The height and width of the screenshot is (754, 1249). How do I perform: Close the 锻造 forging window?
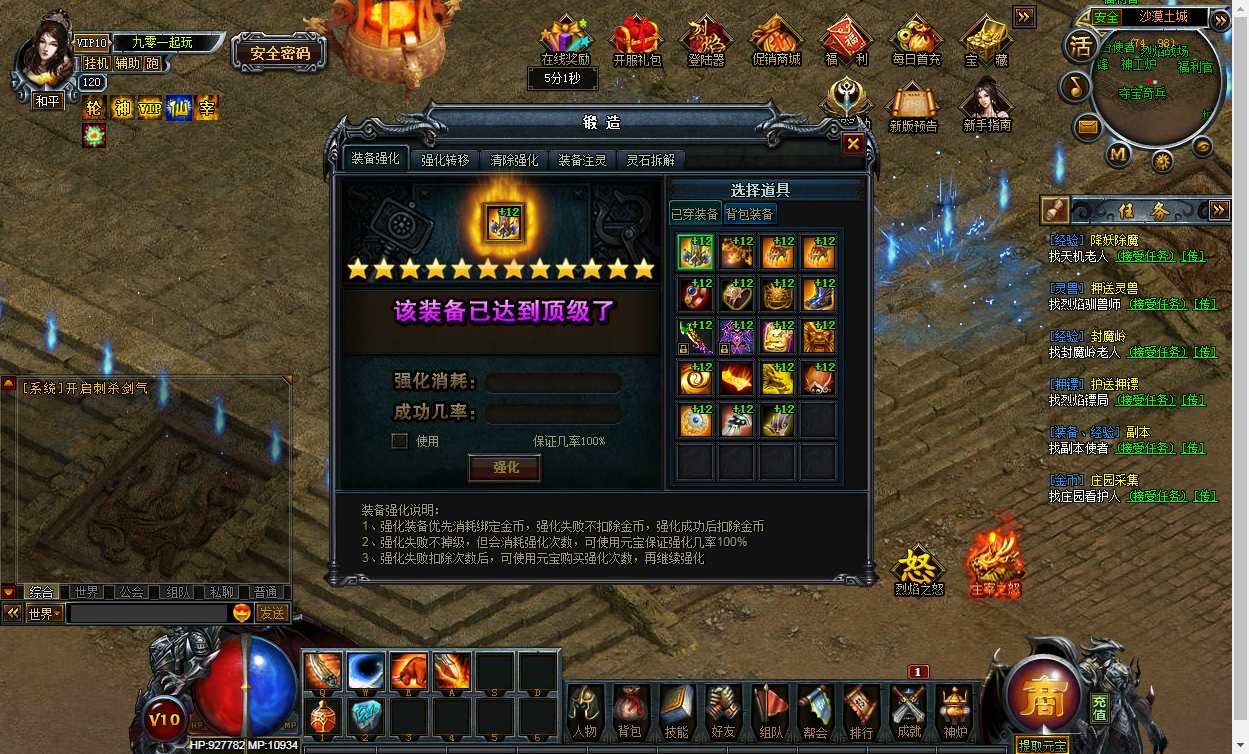pos(853,144)
